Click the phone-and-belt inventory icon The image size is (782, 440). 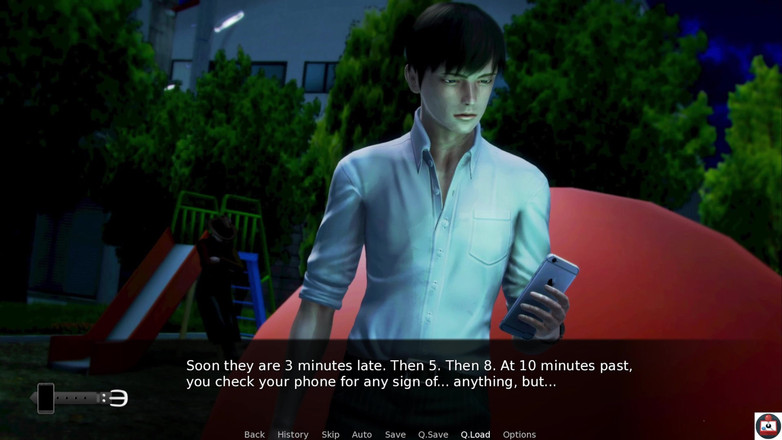click(x=80, y=398)
